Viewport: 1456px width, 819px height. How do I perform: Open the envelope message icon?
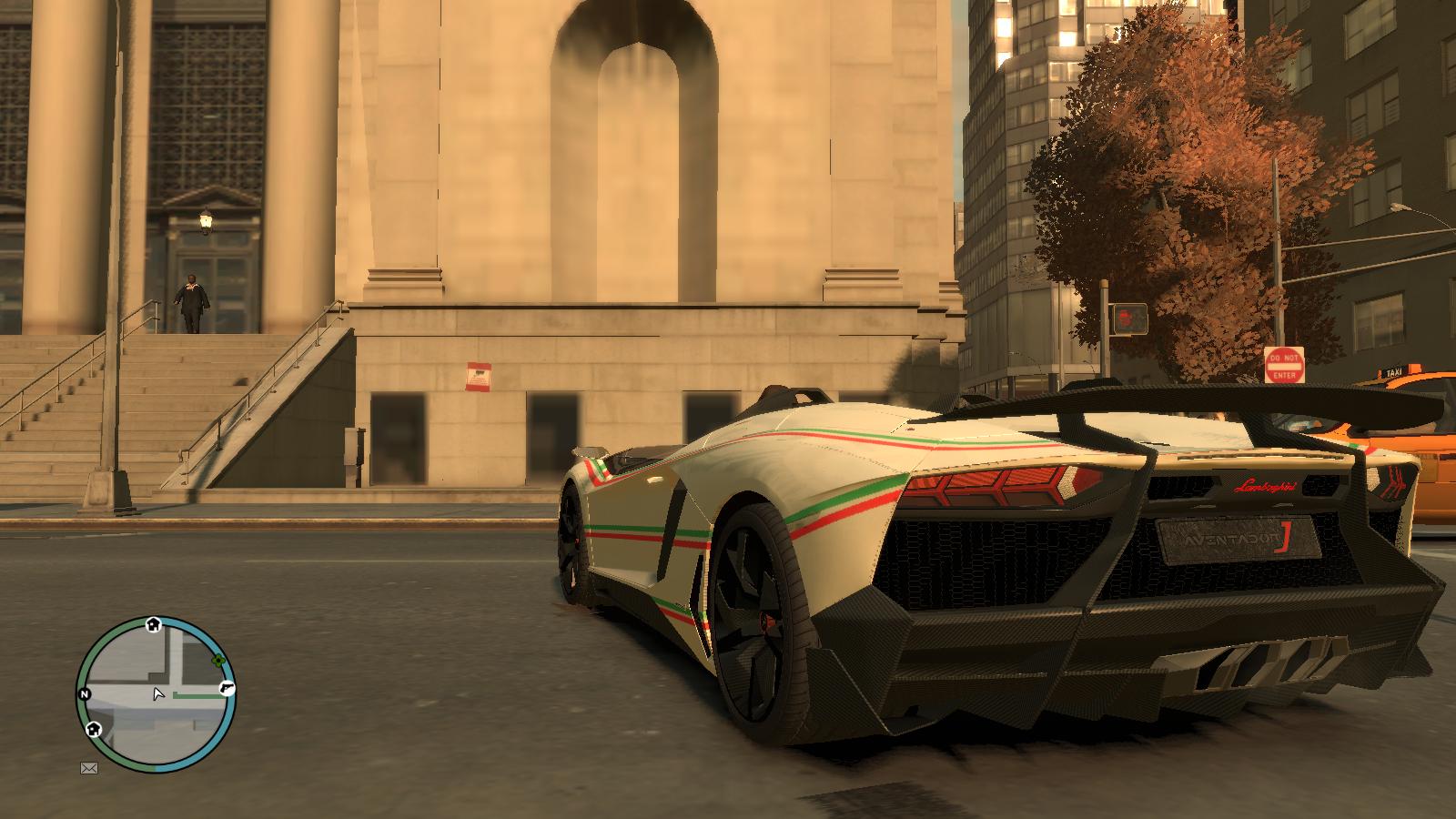(x=88, y=768)
